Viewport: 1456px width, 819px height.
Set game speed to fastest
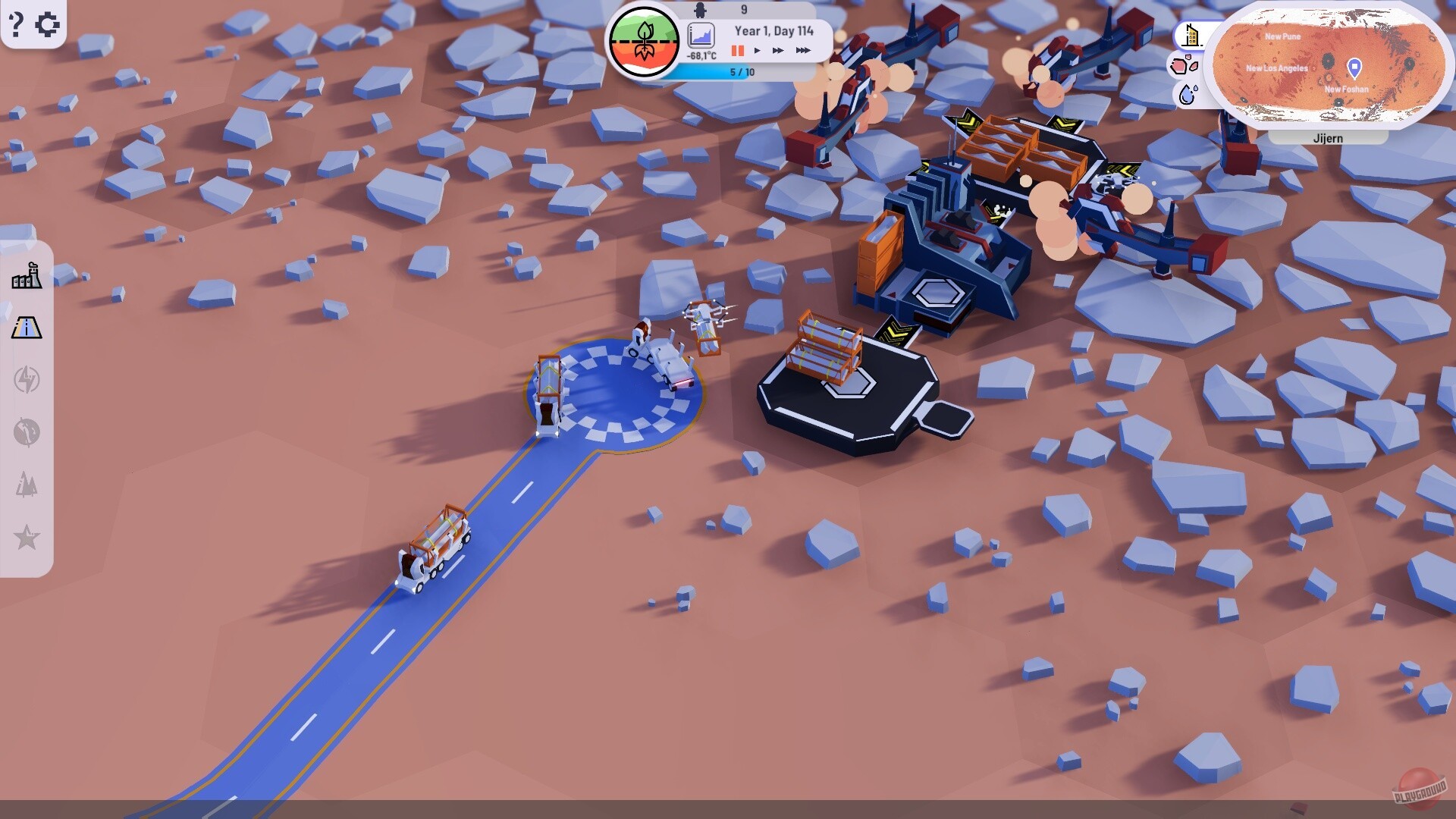(x=804, y=51)
